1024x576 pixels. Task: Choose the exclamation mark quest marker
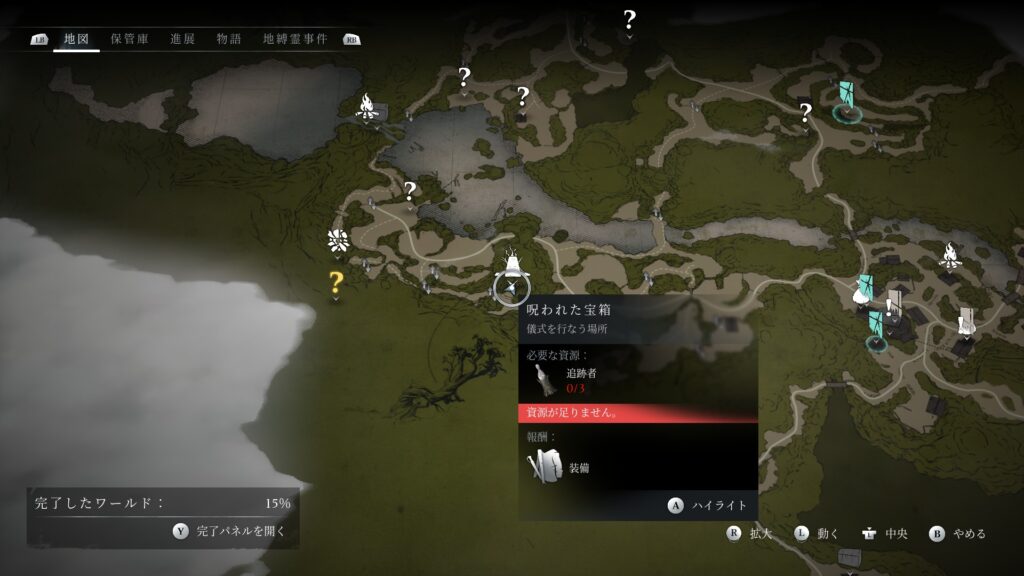pos(888,307)
